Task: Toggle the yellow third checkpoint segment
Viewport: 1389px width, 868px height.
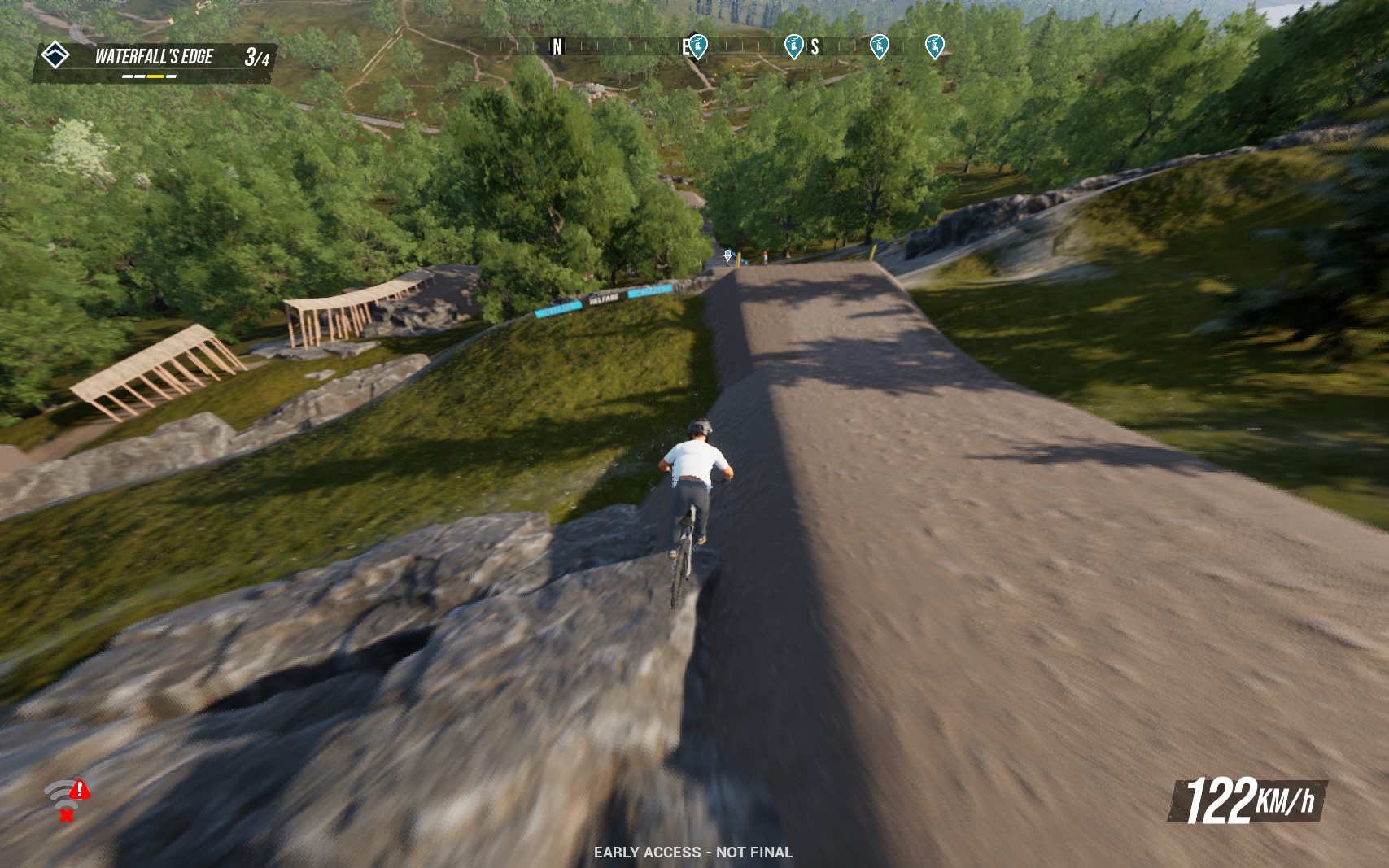Action: 155,76
